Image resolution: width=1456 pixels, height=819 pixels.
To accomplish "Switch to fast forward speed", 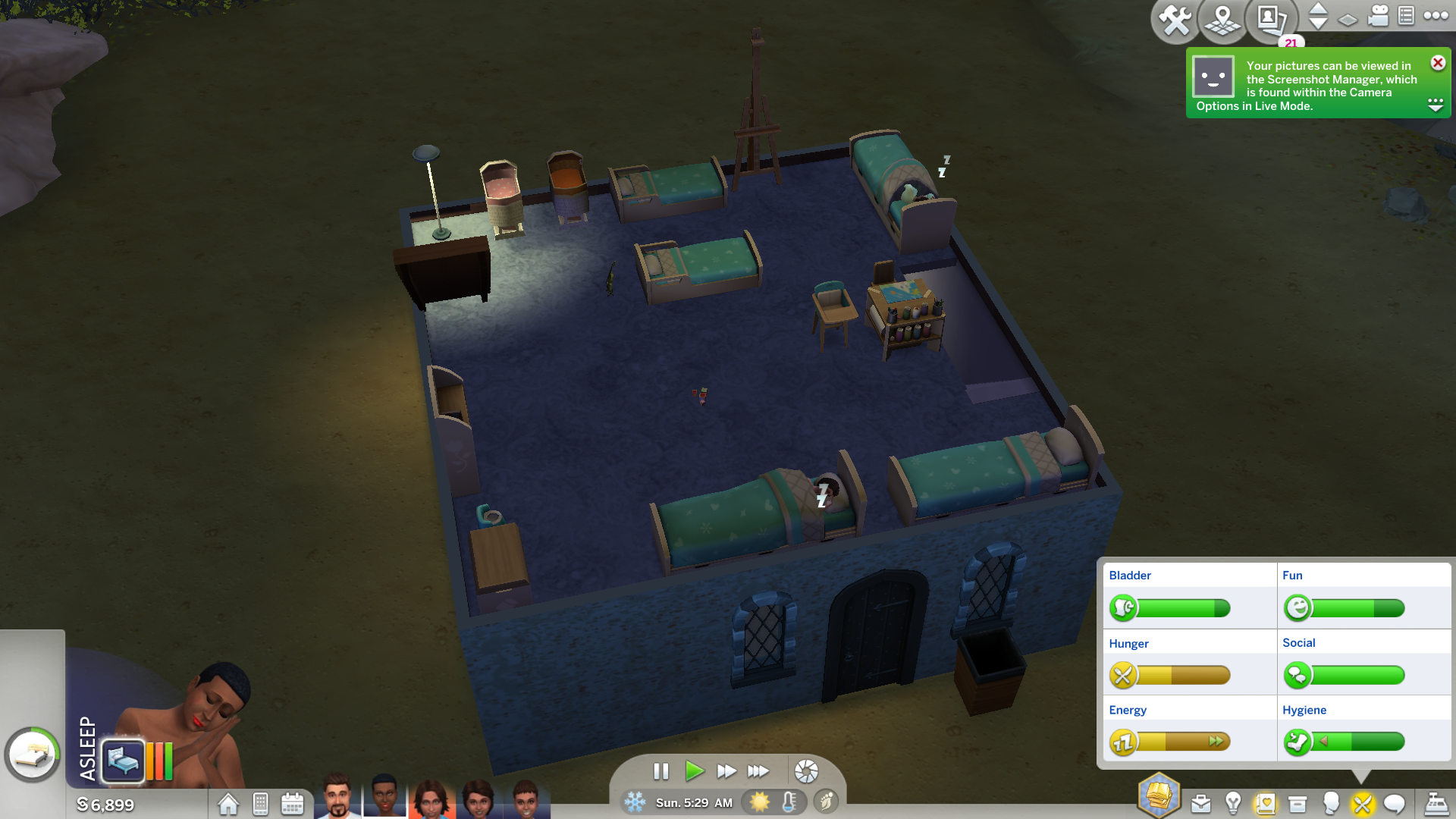I will click(726, 771).
